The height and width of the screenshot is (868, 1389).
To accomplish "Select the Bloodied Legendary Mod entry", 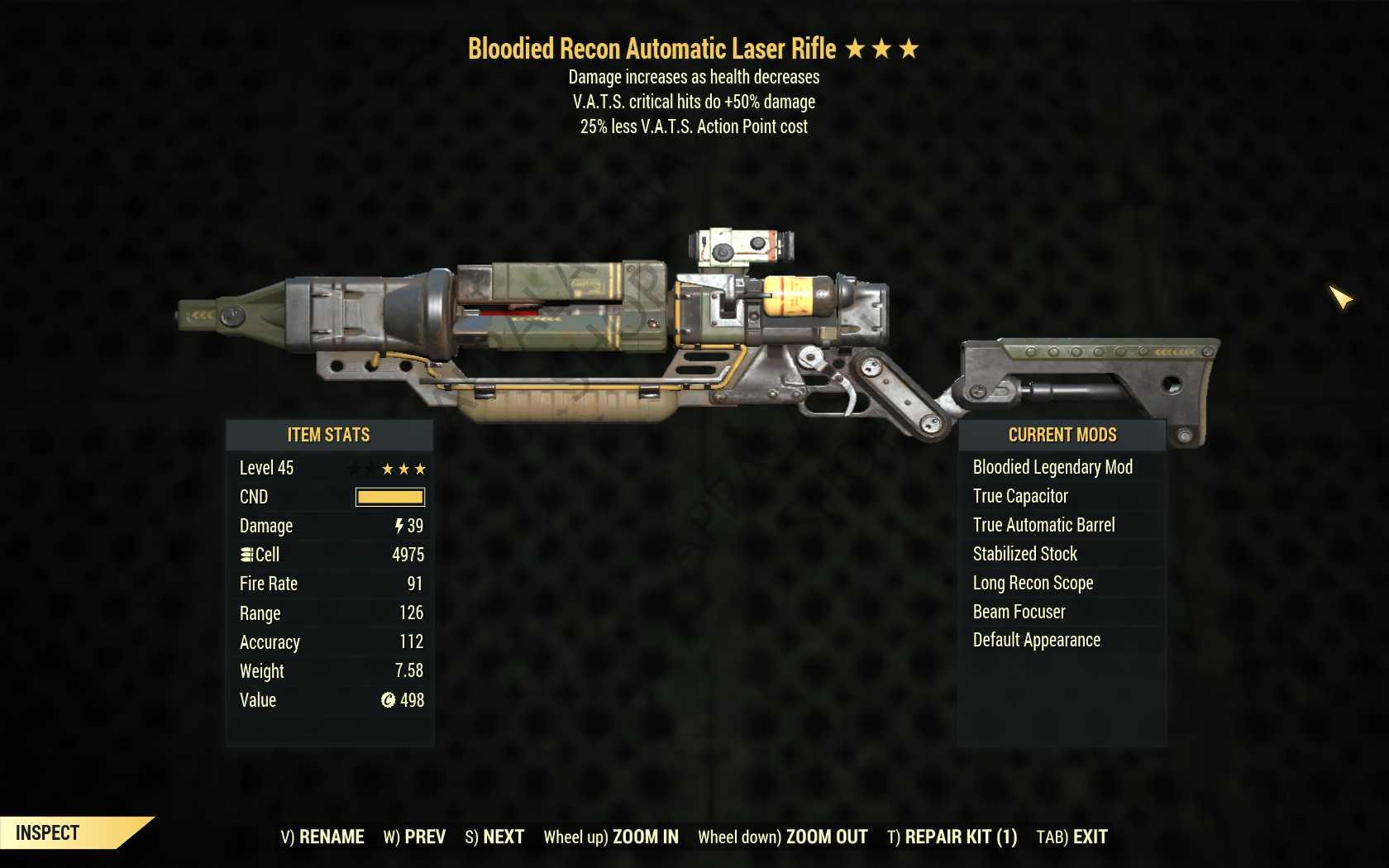I will coord(1051,467).
